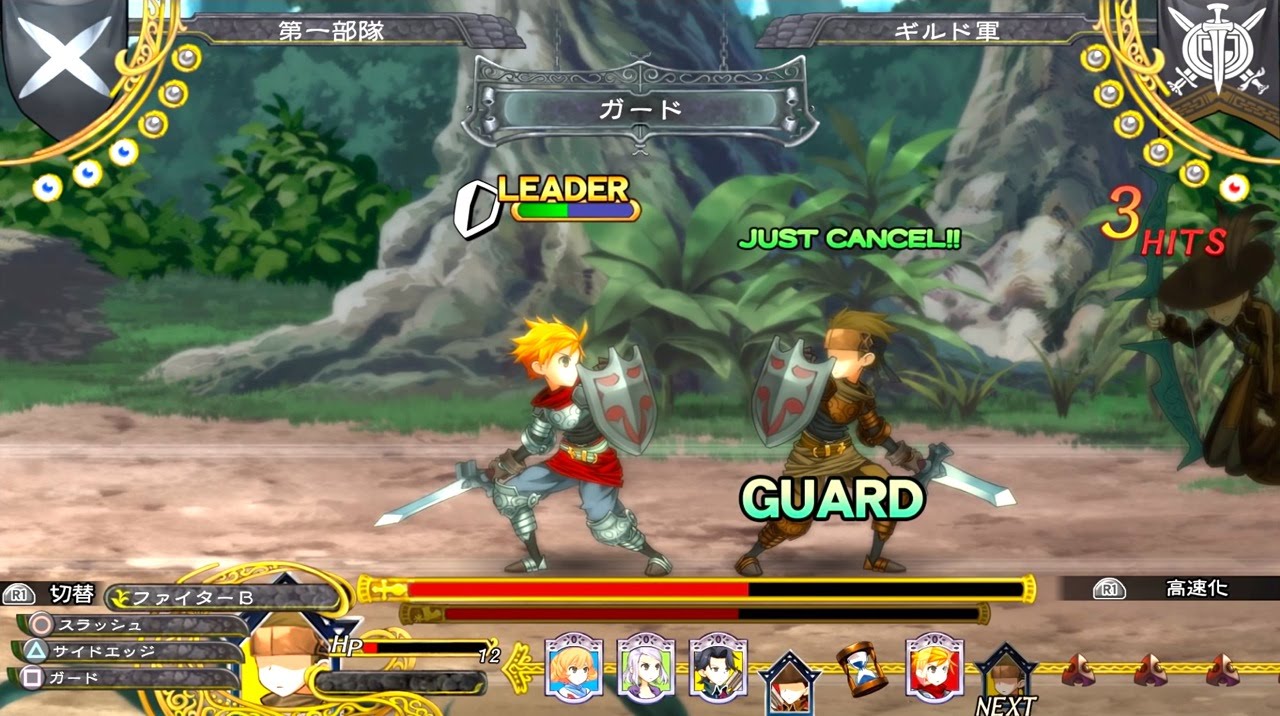Click the white X squad emblem
Image resolution: width=1280 pixels, height=716 pixels.
(x=65, y=55)
